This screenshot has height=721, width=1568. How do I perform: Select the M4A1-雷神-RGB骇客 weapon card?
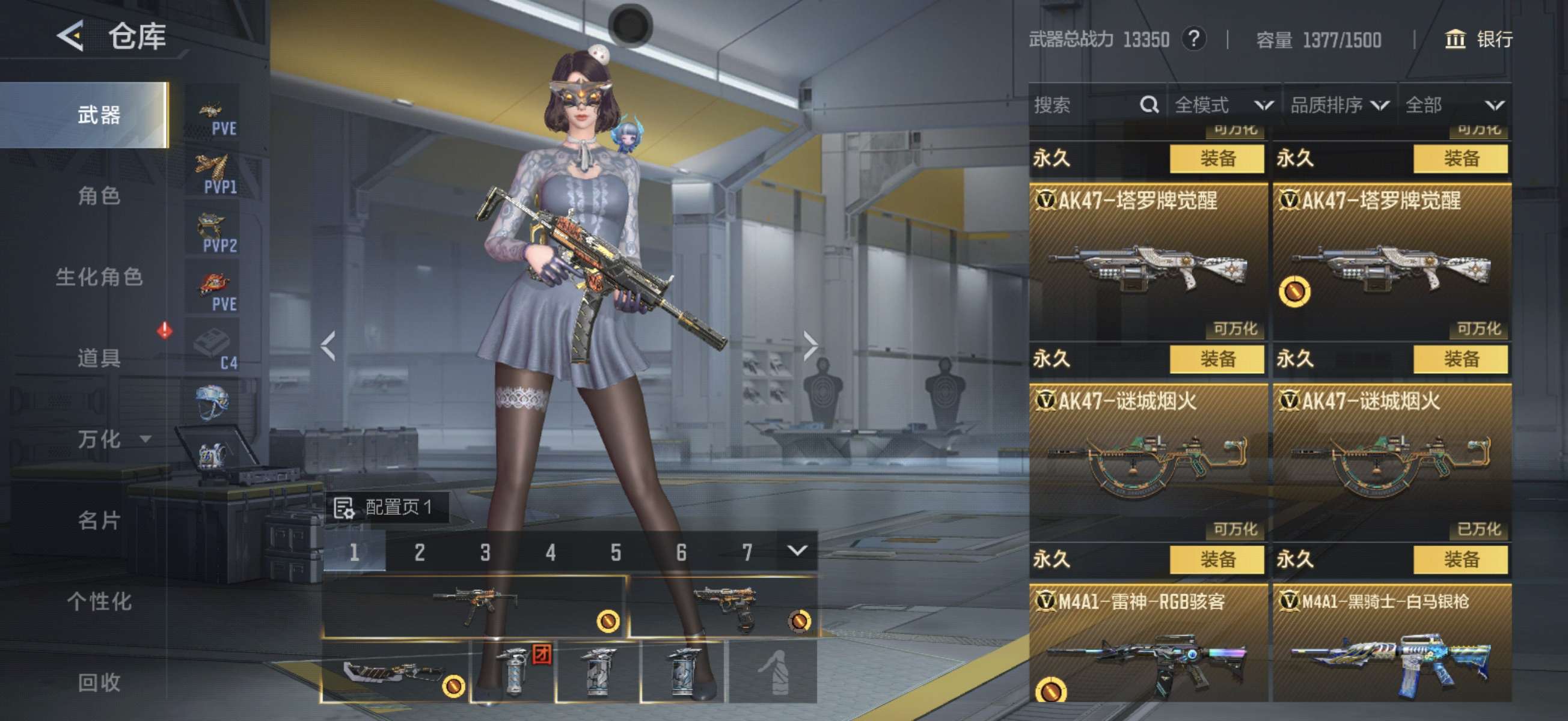click(x=1147, y=645)
